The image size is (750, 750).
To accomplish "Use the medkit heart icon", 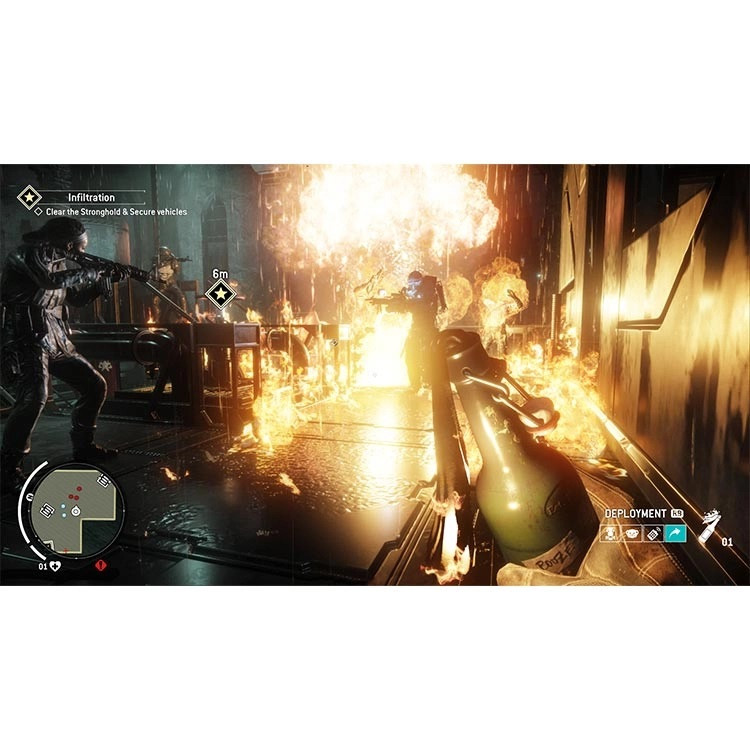I will coord(56,566).
